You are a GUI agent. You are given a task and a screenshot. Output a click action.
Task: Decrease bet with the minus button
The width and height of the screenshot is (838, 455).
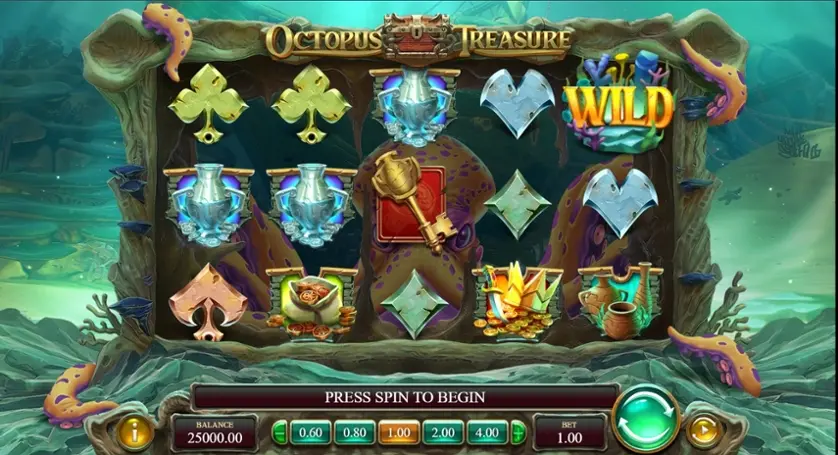point(281,432)
